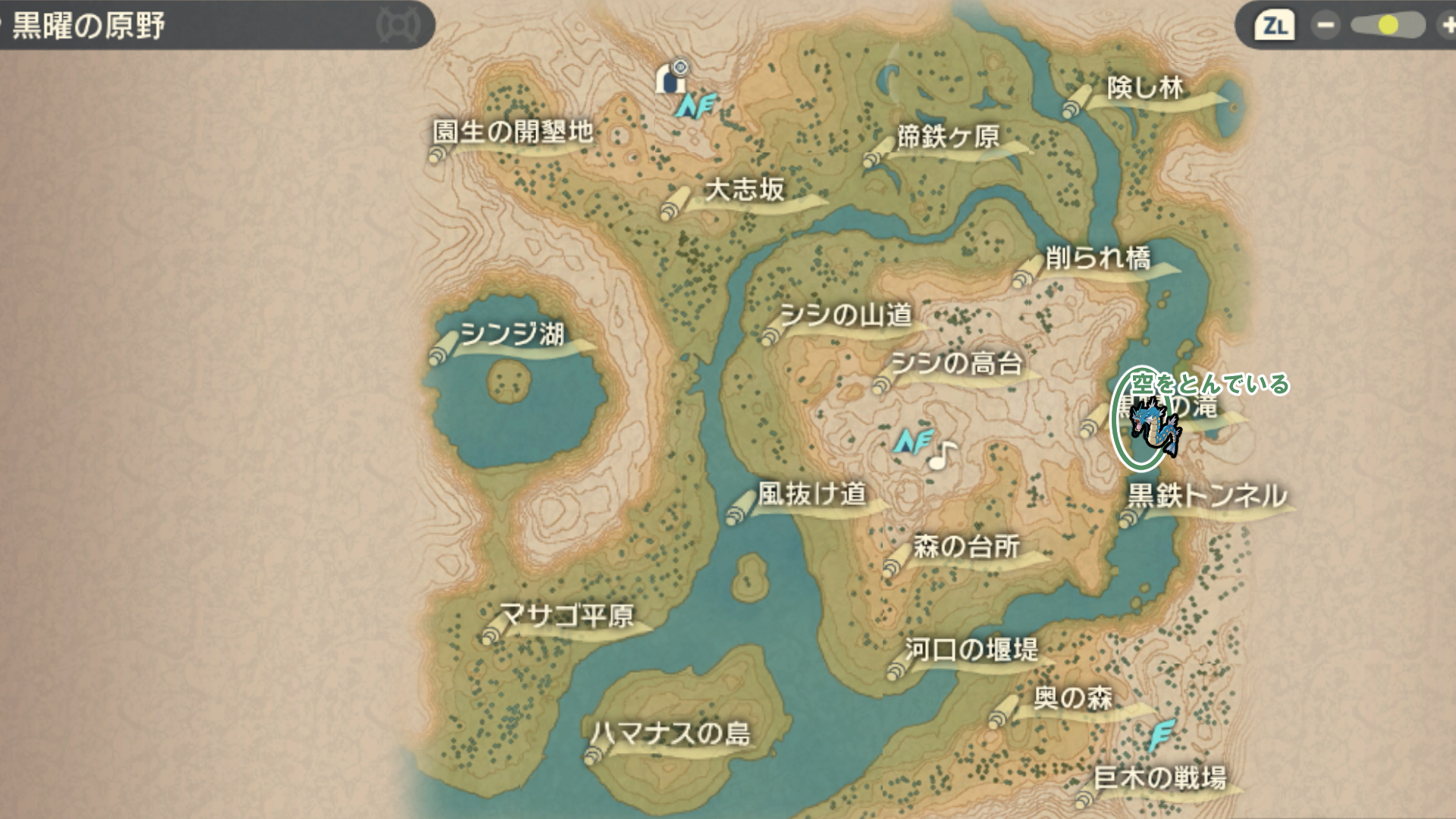Select the シンジ湖 location label
The width and height of the screenshot is (1456, 819).
pyautogui.click(x=512, y=334)
